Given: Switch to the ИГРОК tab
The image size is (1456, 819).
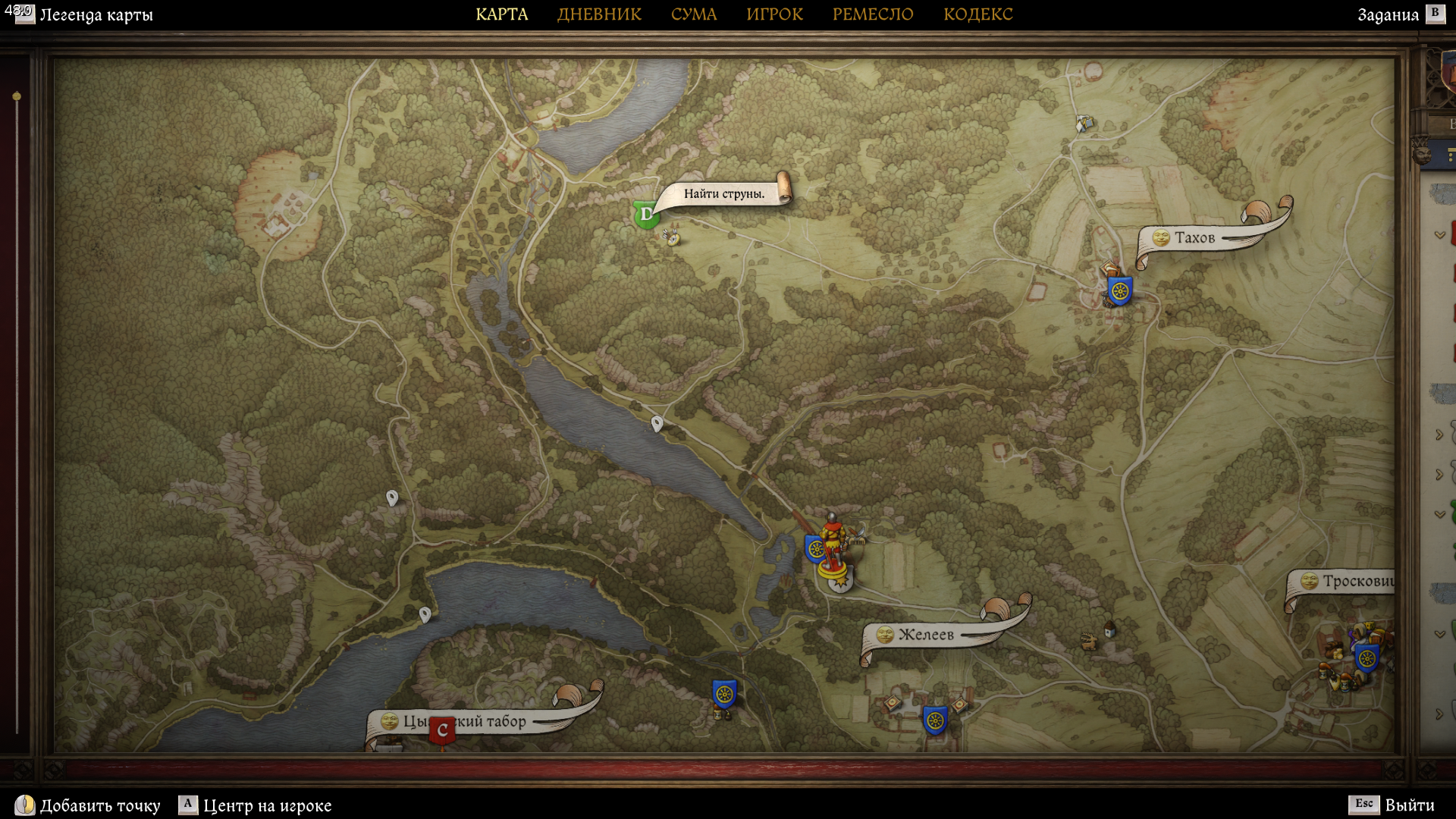Looking at the screenshot, I should click(774, 14).
